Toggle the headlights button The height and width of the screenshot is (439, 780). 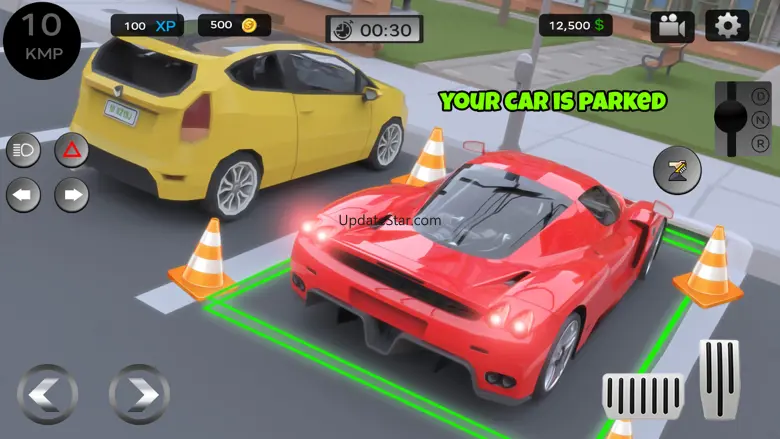coord(24,152)
